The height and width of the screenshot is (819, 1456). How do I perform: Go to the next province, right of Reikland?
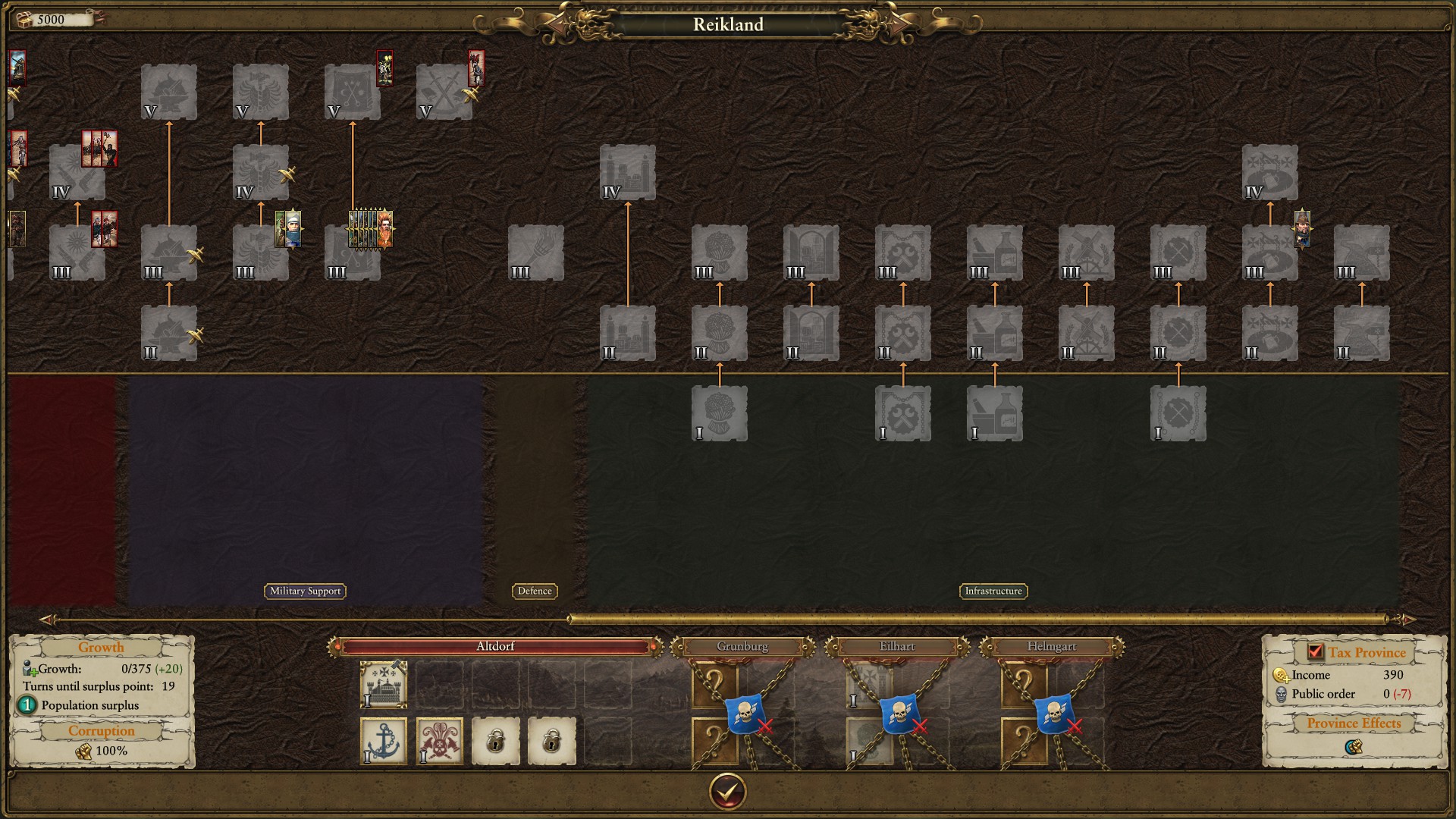coord(899,25)
